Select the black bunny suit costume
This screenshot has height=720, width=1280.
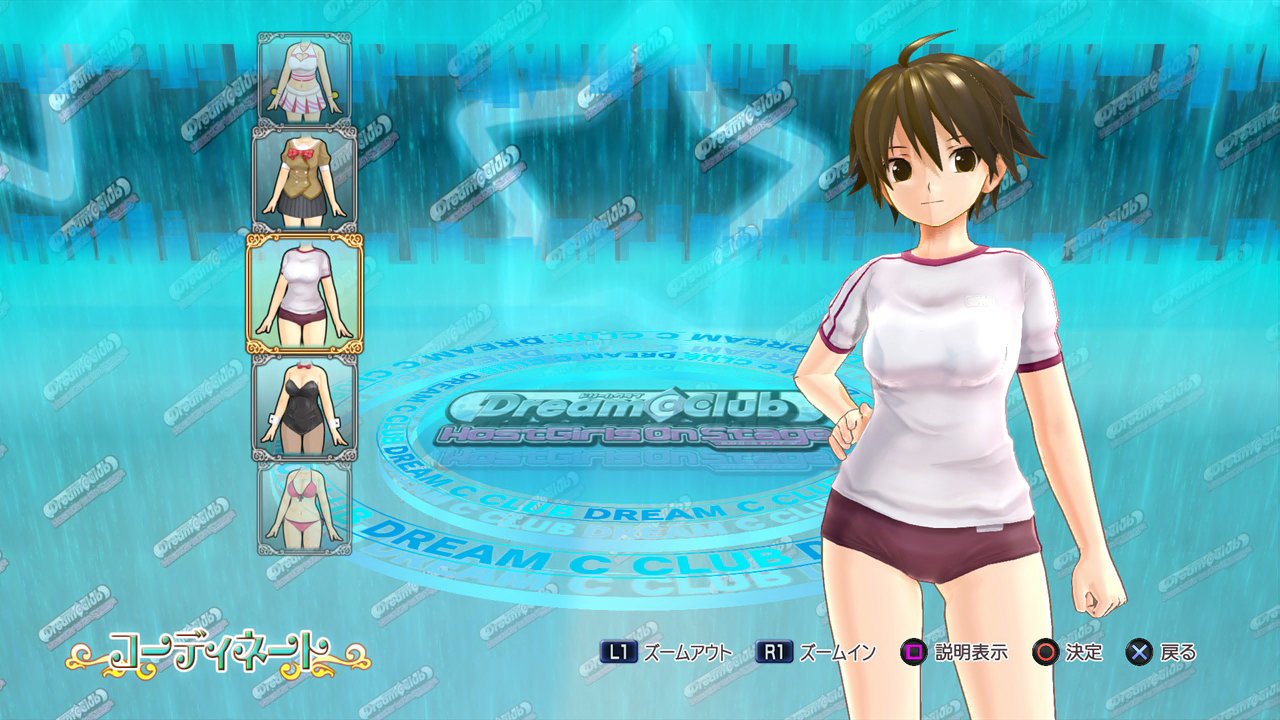(x=305, y=403)
